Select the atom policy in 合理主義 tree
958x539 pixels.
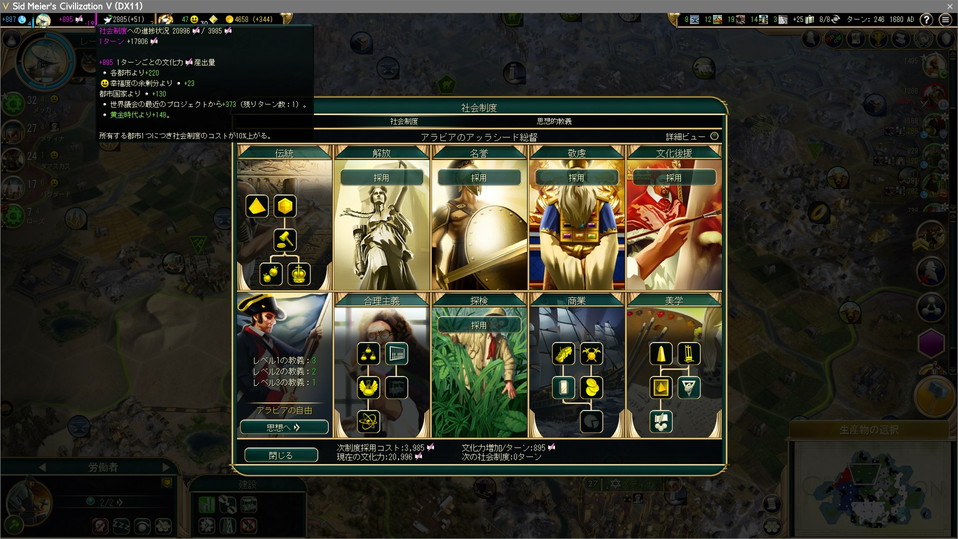(369, 421)
